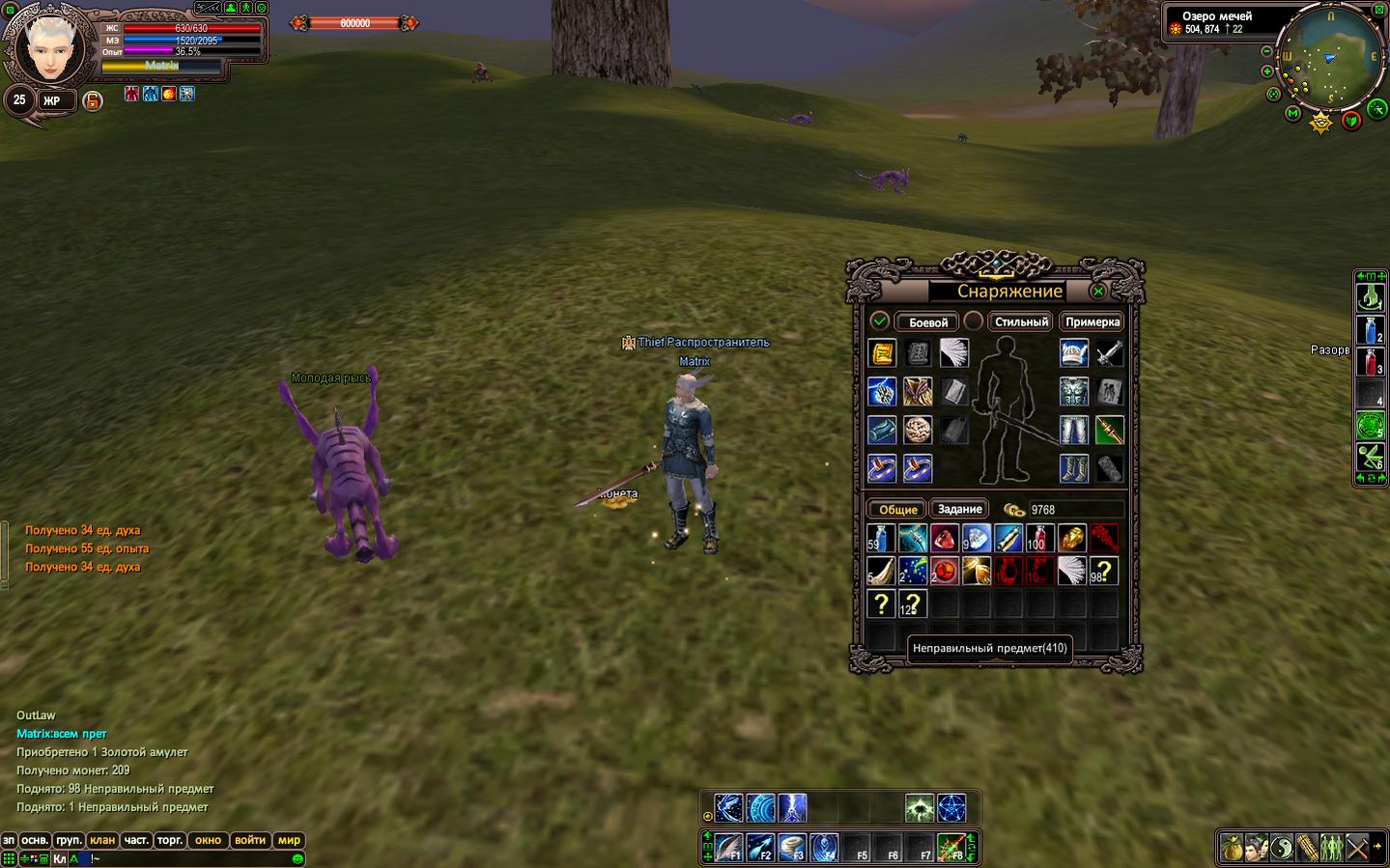Select the blue potion stack of 59
The image size is (1390, 868).
(x=880, y=538)
